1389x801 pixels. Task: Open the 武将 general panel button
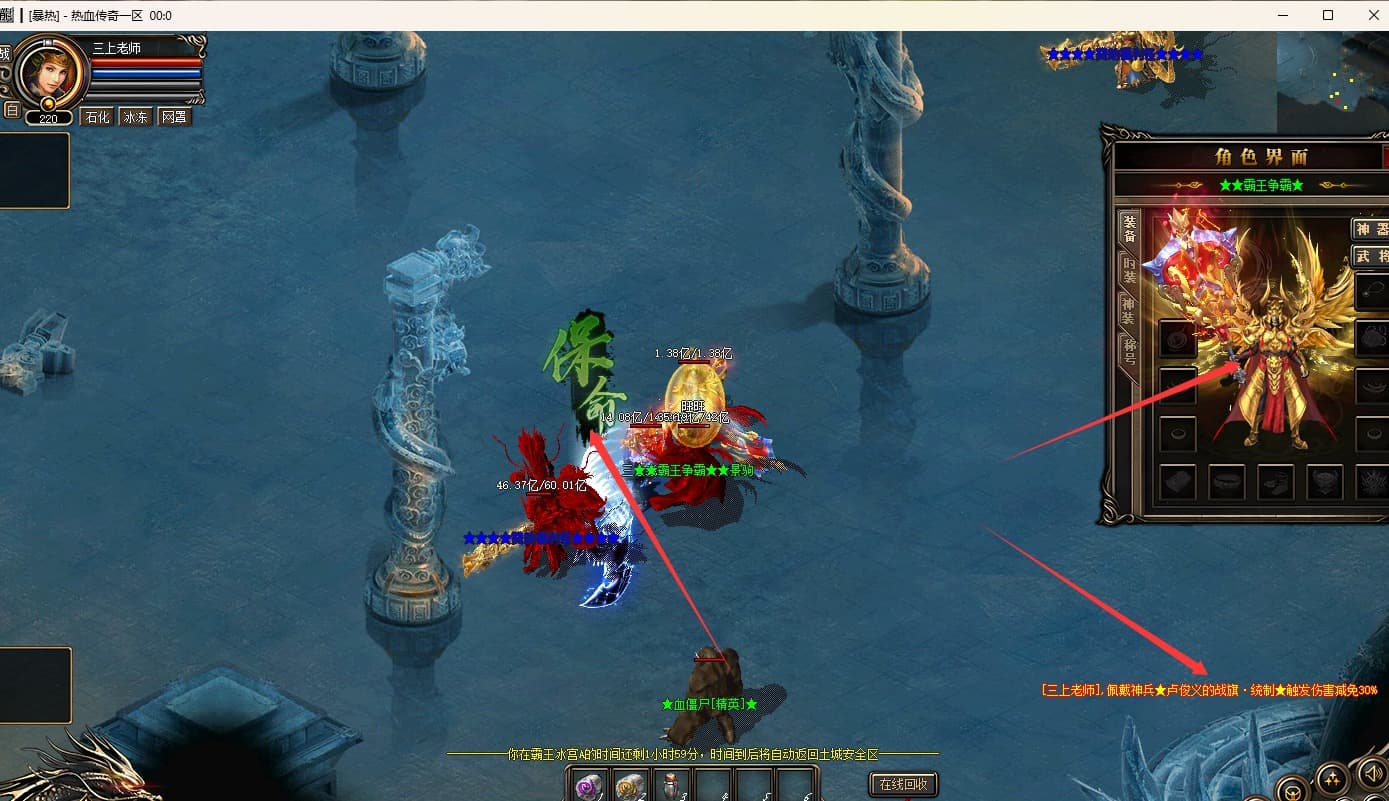pyautogui.click(x=1371, y=256)
